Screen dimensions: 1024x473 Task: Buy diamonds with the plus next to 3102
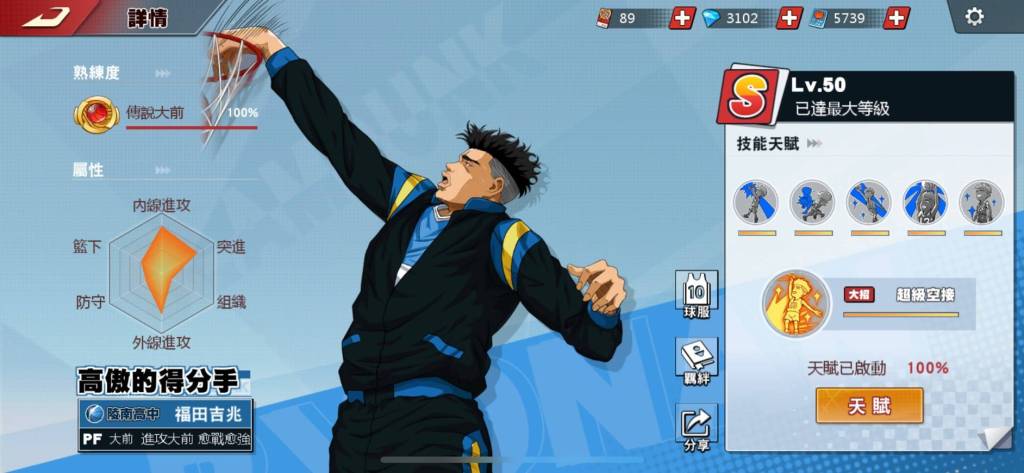pyautogui.click(x=789, y=18)
